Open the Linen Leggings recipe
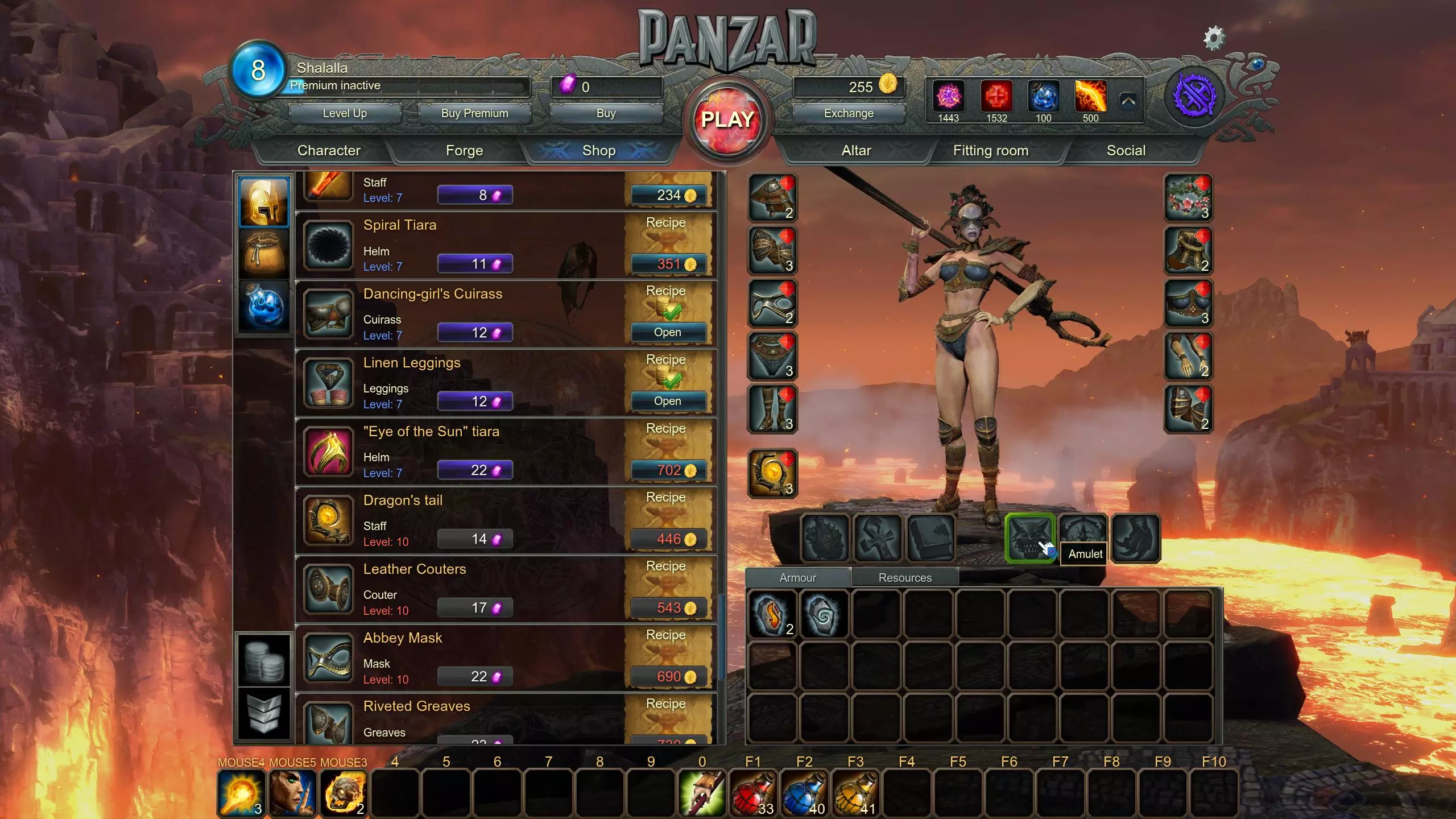Screen dimensions: 1456x819 tap(668, 401)
